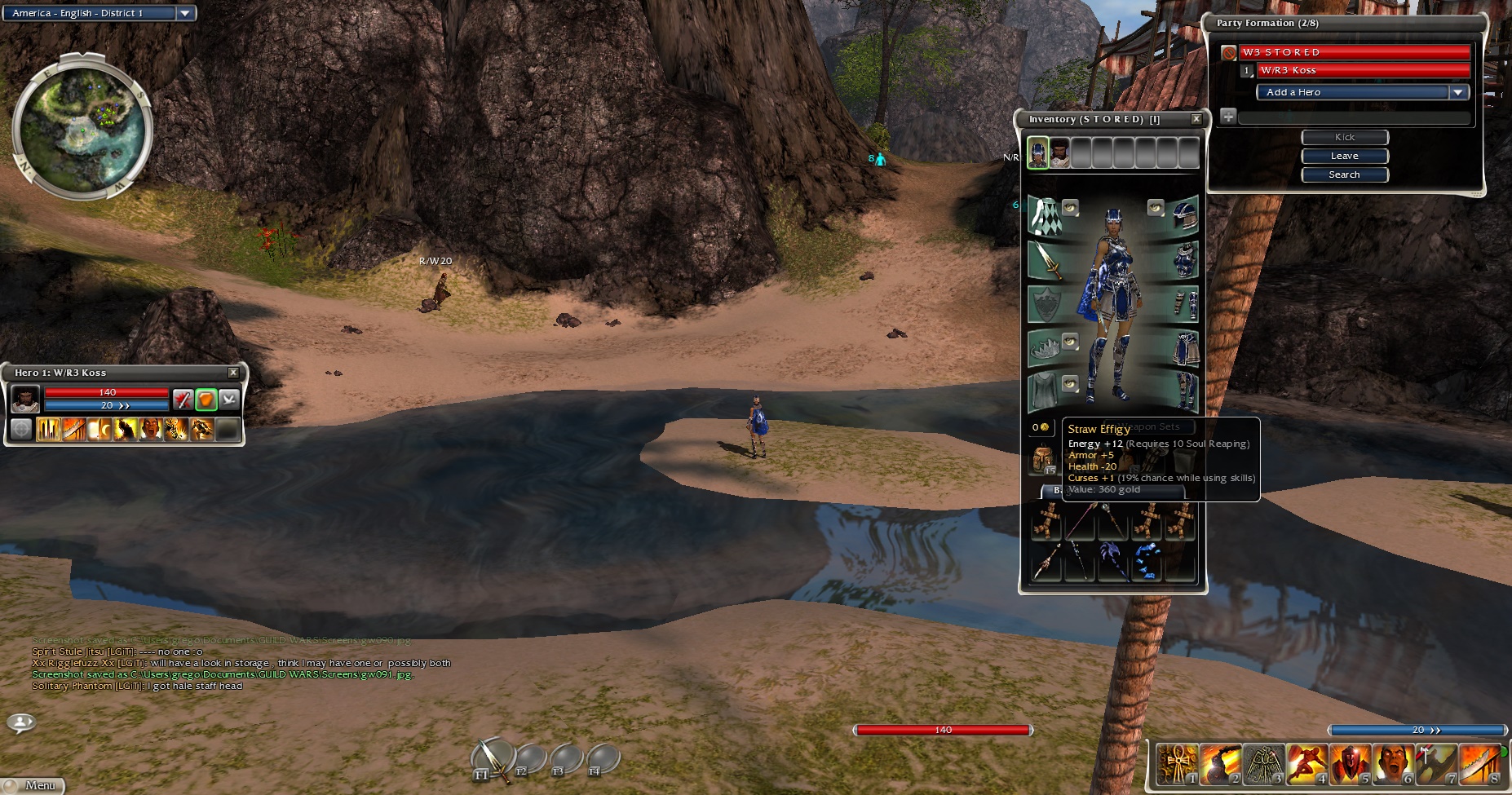Click the Leave party button
This screenshot has height=795, width=1512.
1344,156
